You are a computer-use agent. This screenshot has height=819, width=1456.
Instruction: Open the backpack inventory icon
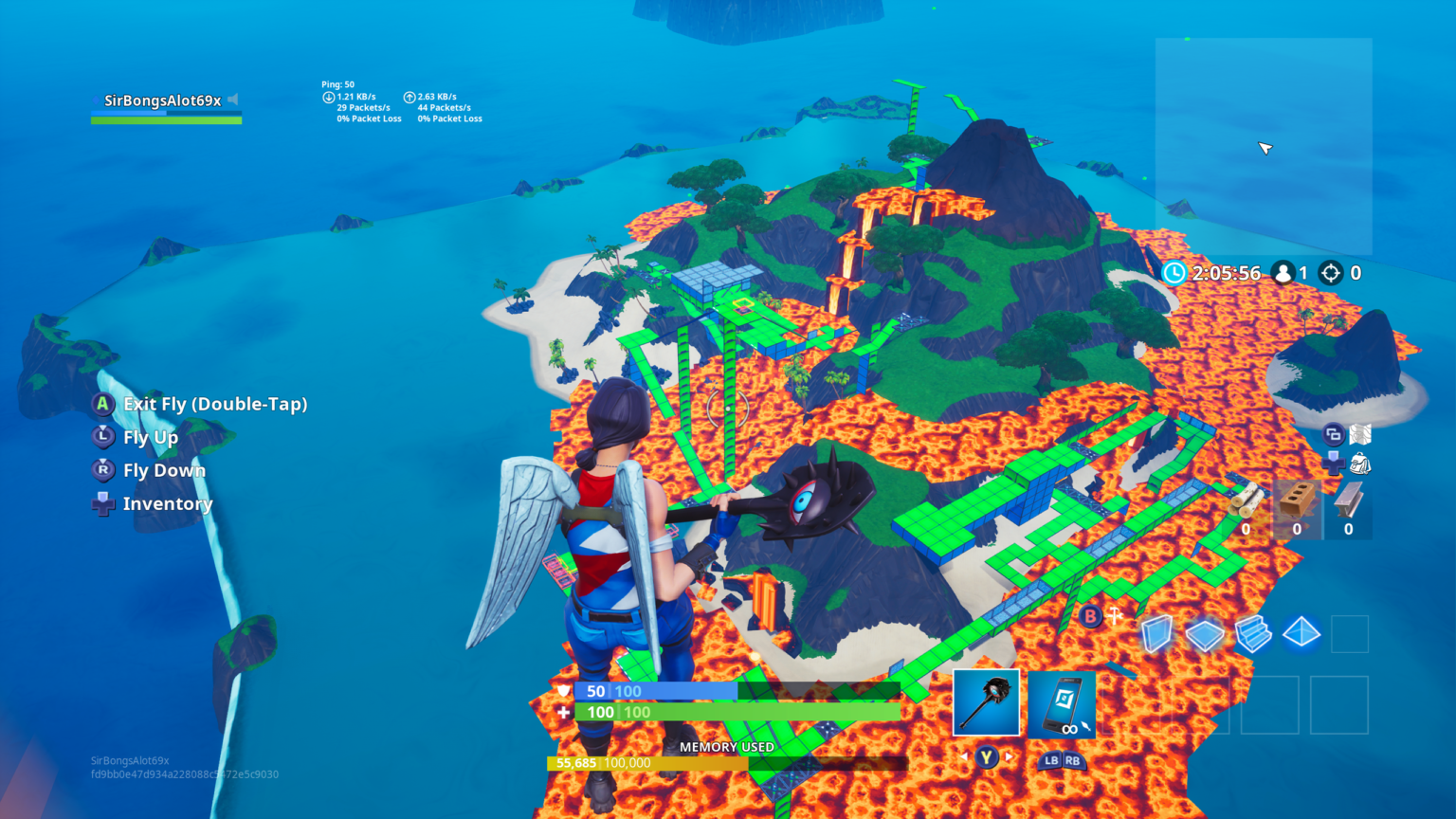pos(1361,464)
